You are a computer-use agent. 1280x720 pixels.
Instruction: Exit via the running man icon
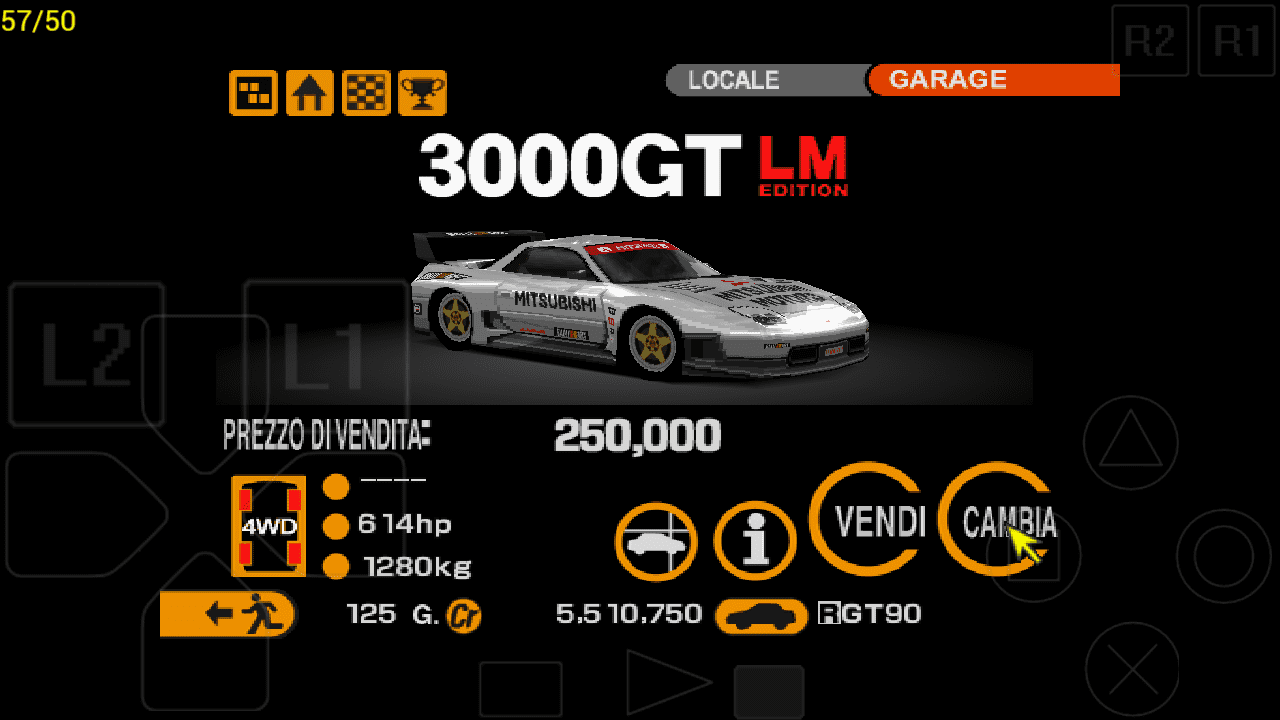pyautogui.click(x=228, y=614)
